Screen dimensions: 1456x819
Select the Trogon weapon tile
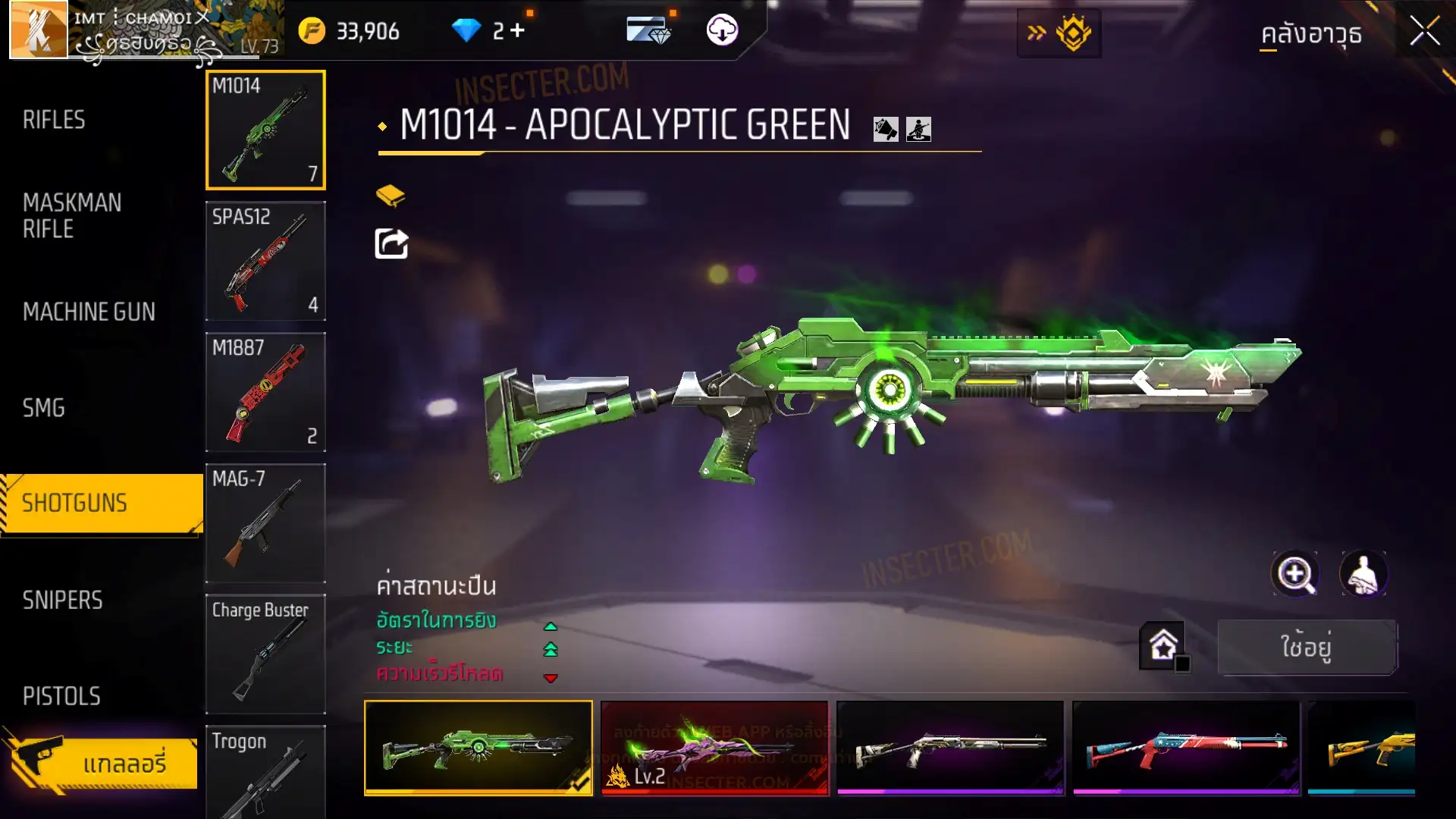click(265, 772)
